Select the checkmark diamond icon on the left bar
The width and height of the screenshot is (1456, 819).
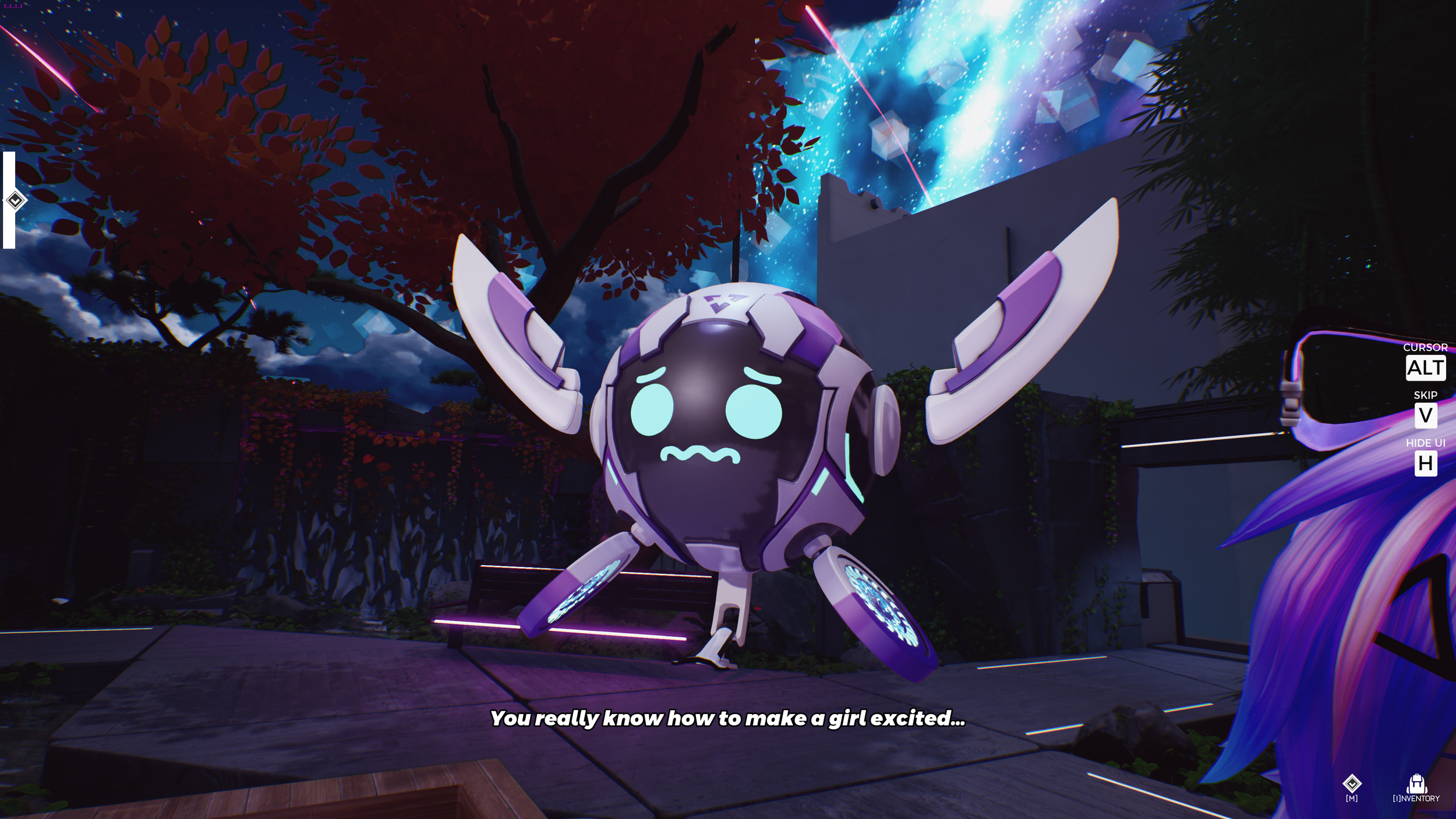16,200
